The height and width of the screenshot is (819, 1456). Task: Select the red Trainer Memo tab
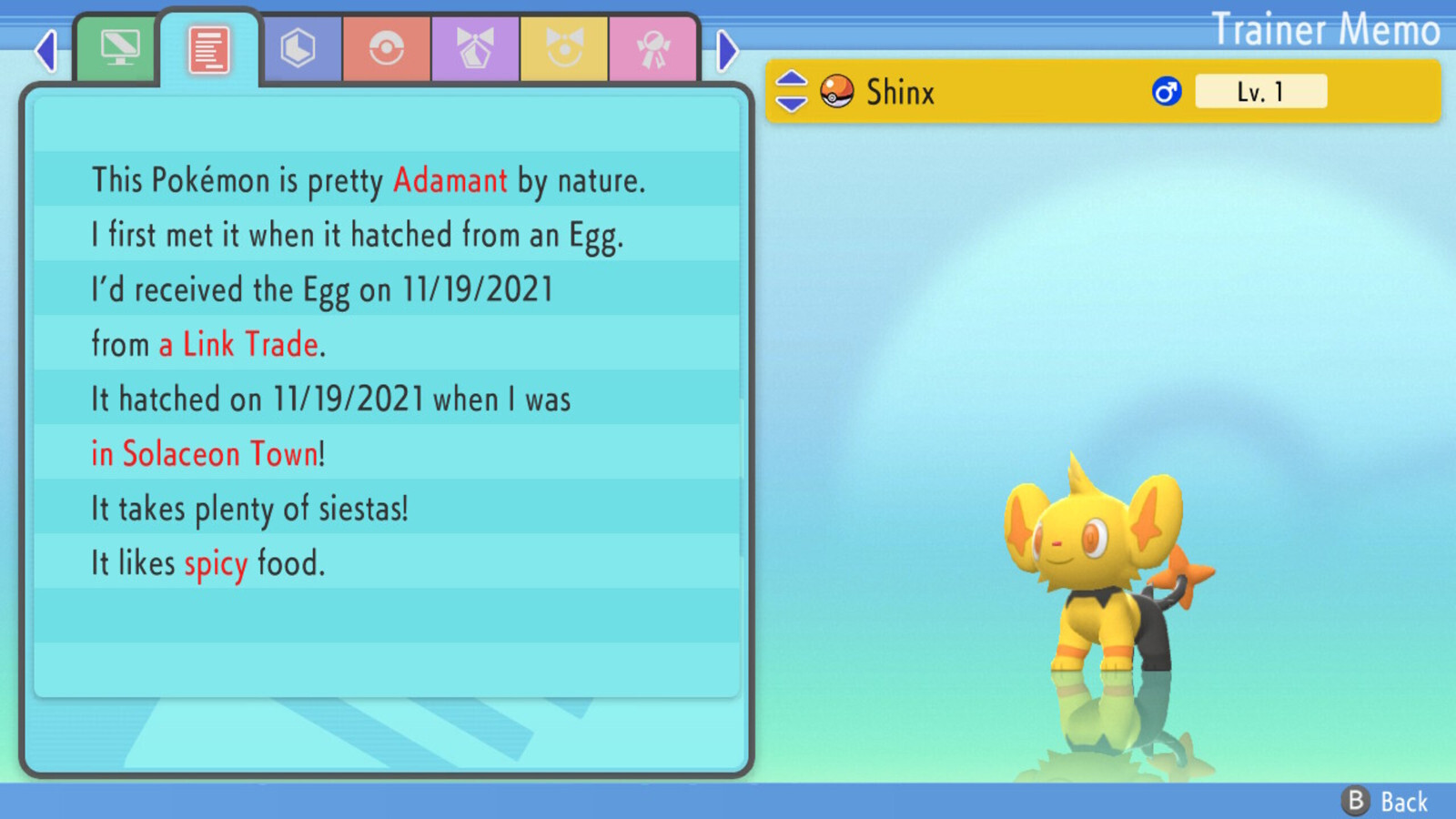pos(209,49)
